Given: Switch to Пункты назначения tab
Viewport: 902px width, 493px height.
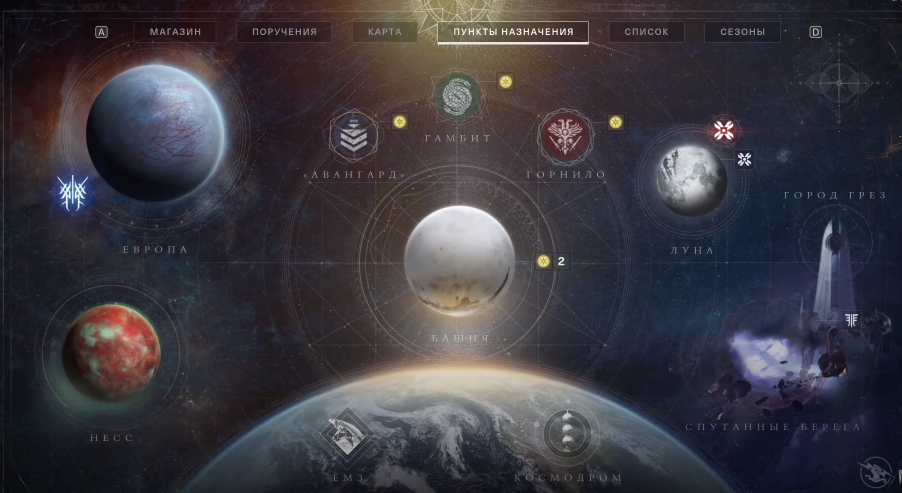Looking at the screenshot, I should point(513,32).
